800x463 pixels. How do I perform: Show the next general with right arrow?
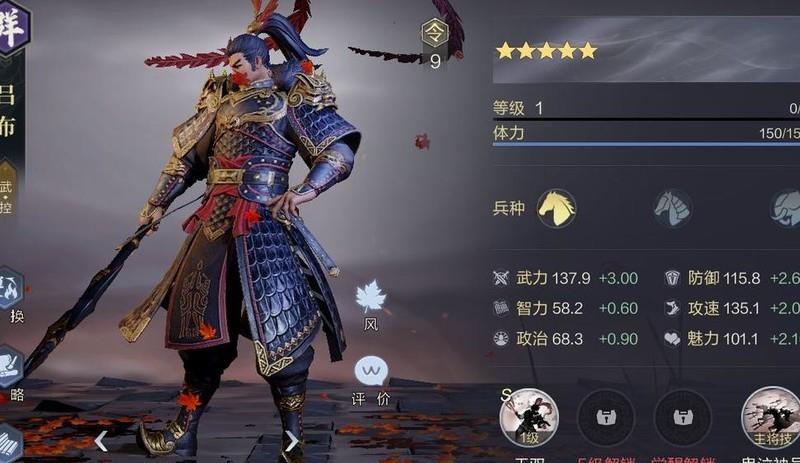(291, 441)
